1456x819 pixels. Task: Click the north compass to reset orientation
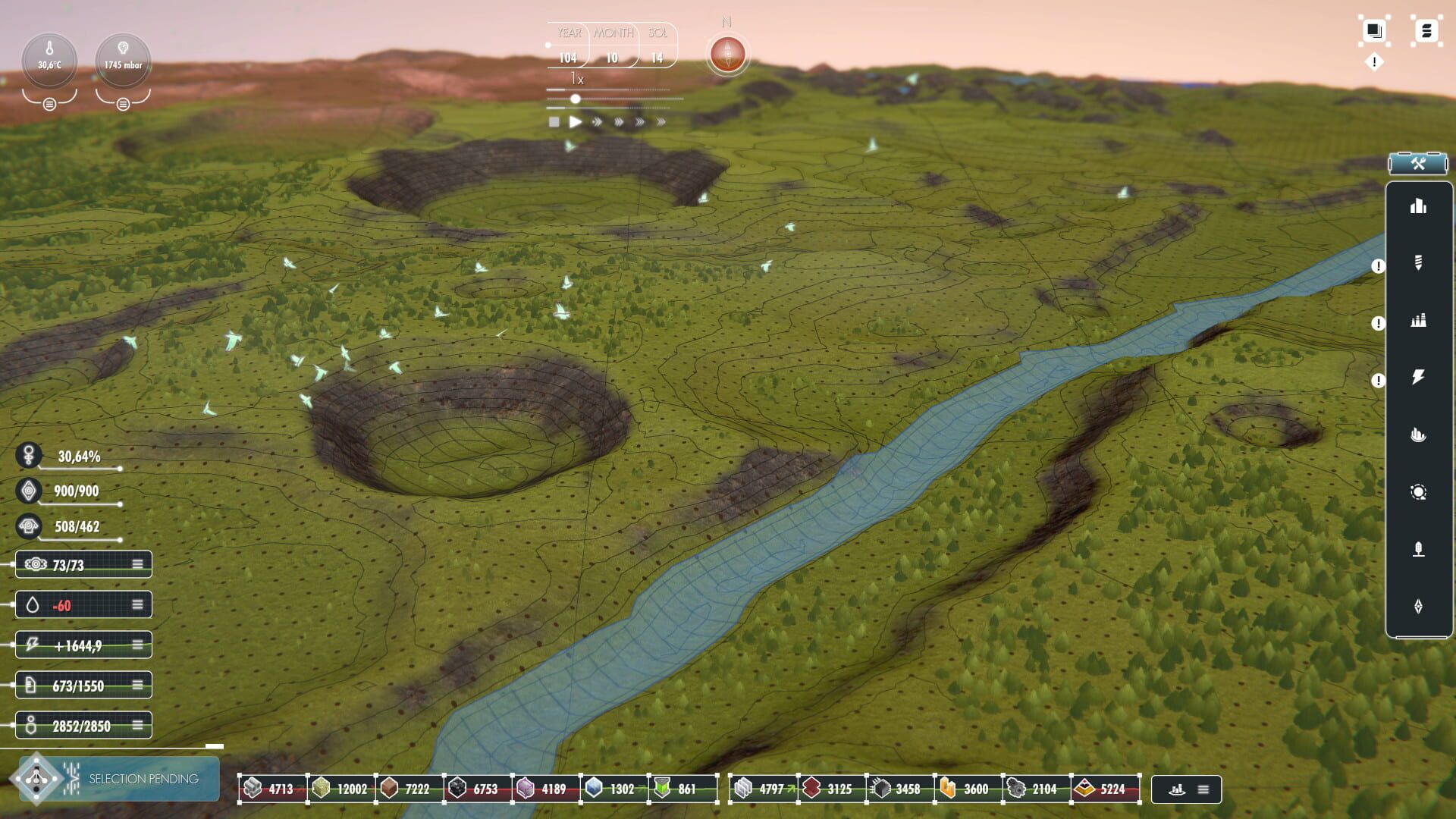pos(726,53)
